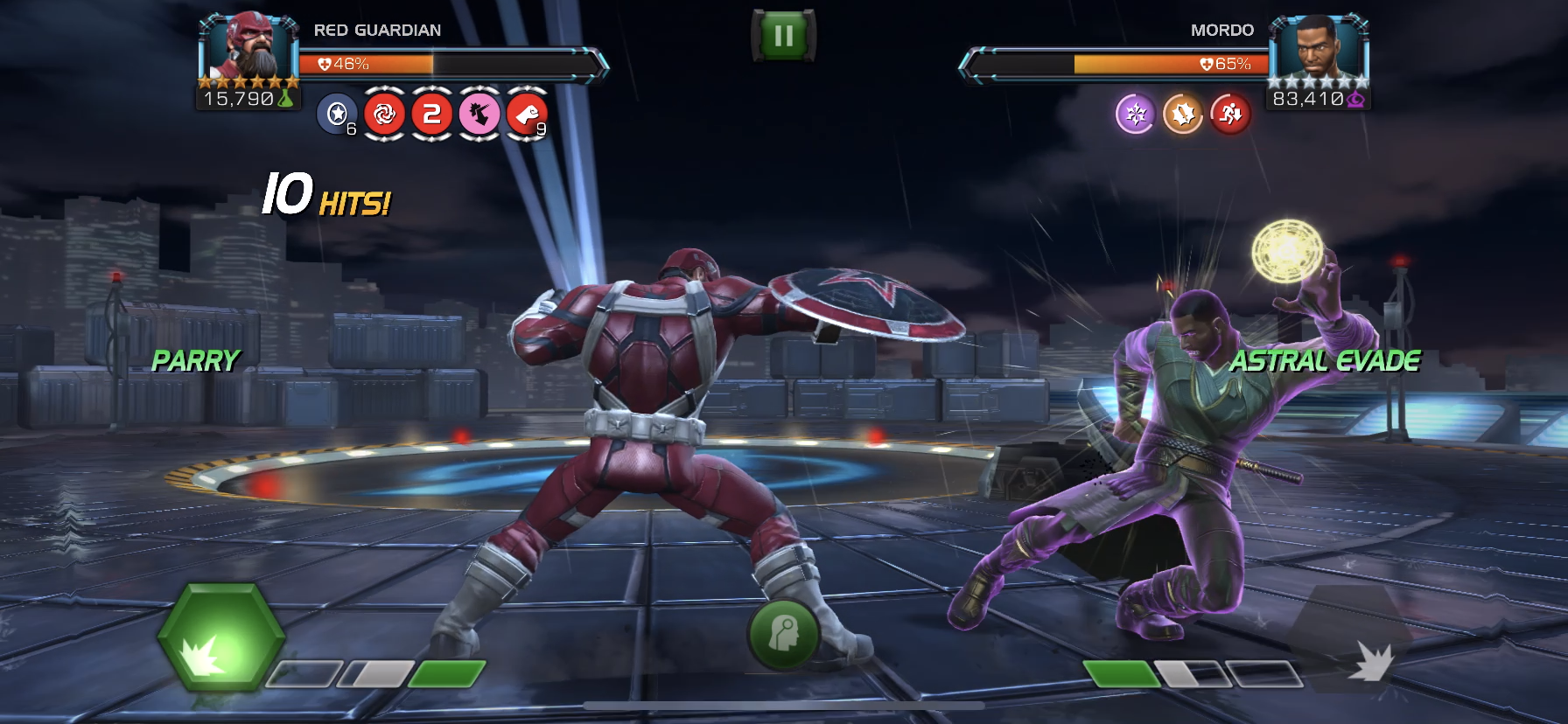Select Mordo's champion portrait
This screenshot has height=724, width=1568.
pos(1318,49)
